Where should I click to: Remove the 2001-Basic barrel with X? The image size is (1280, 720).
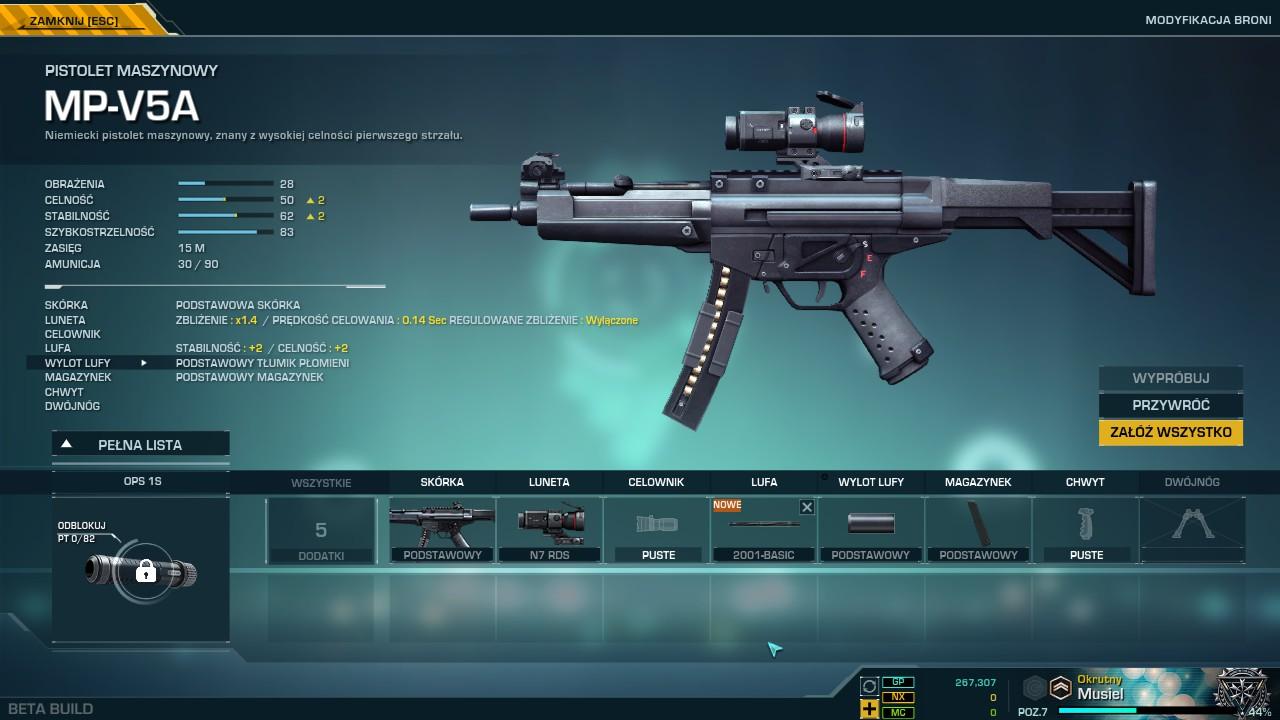pos(807,507)
